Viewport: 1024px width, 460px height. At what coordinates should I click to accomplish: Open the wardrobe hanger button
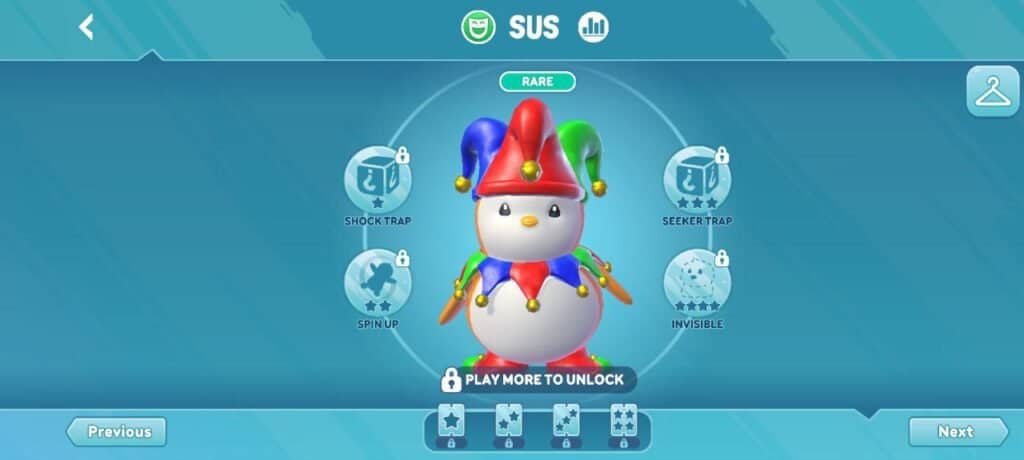click(x=992, y=92)
